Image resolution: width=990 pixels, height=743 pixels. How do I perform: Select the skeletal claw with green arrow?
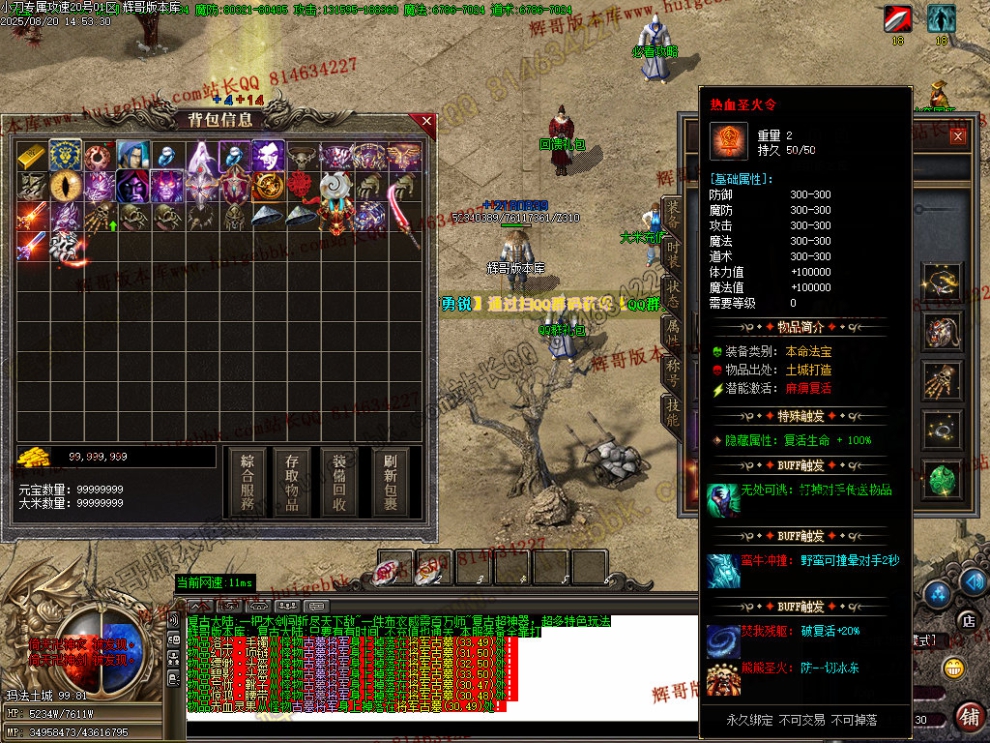tap(100, 216)
